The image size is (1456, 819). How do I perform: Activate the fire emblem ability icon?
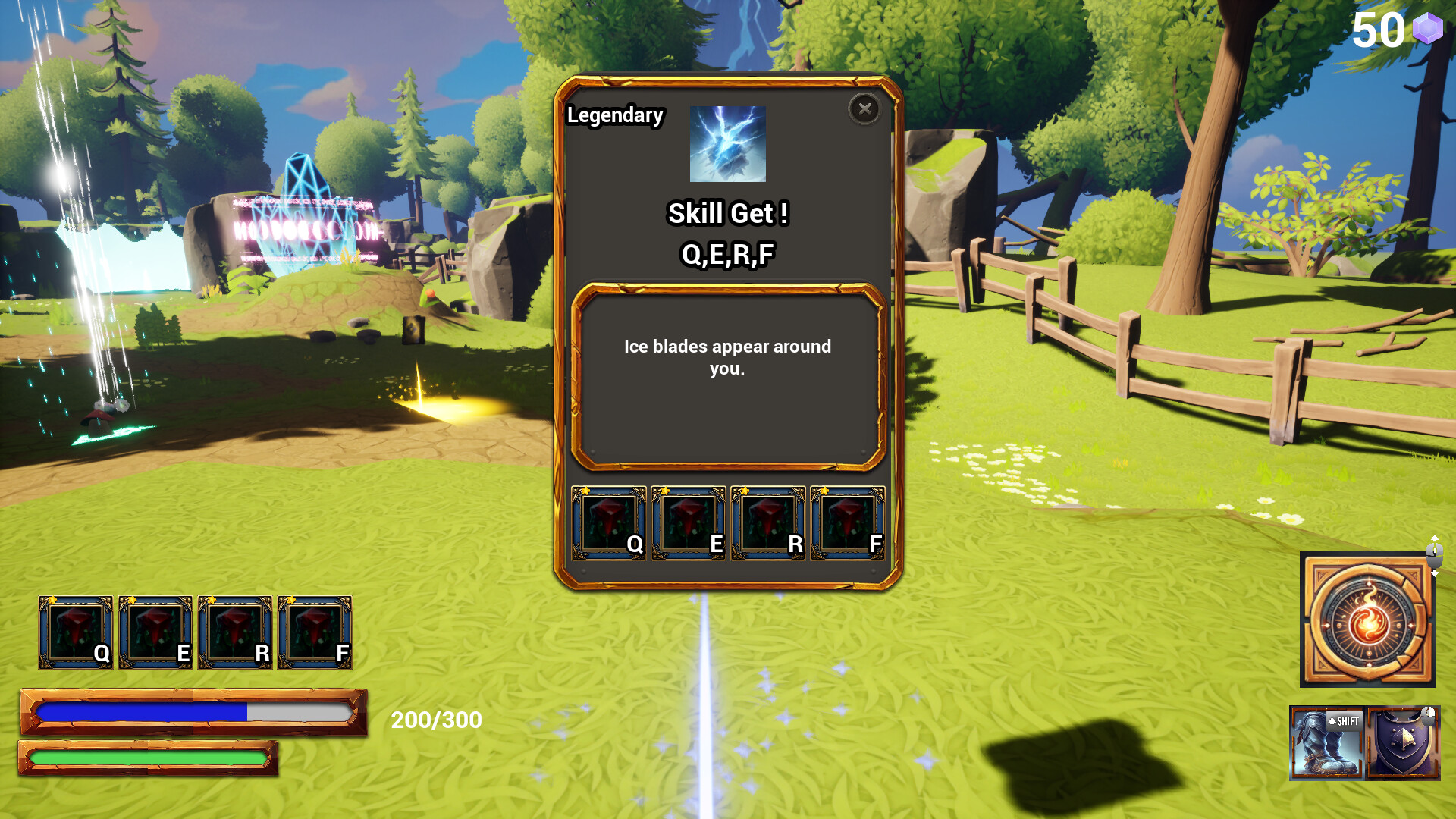[1367, 620]
